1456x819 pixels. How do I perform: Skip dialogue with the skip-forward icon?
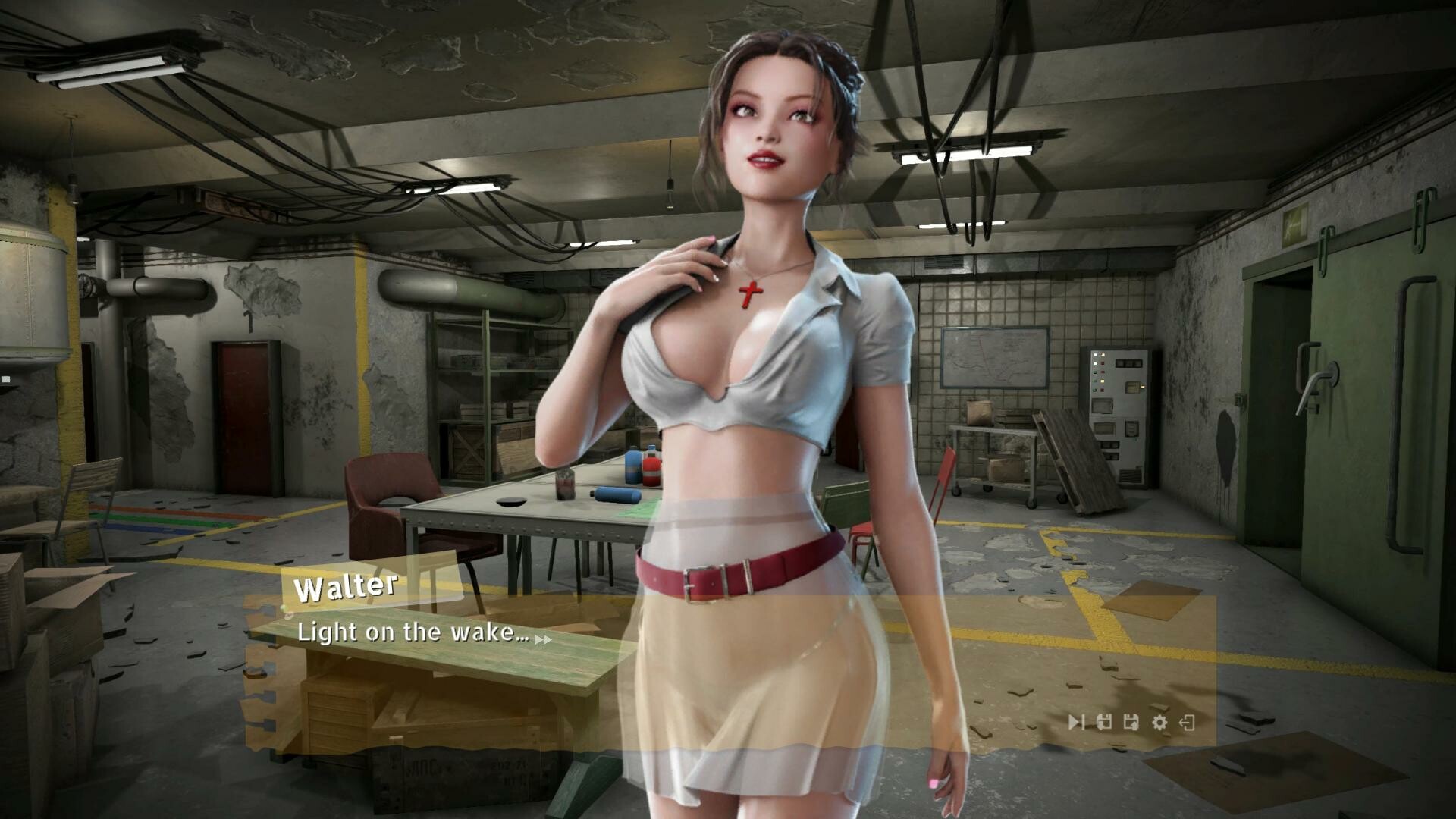(1076, 722)
